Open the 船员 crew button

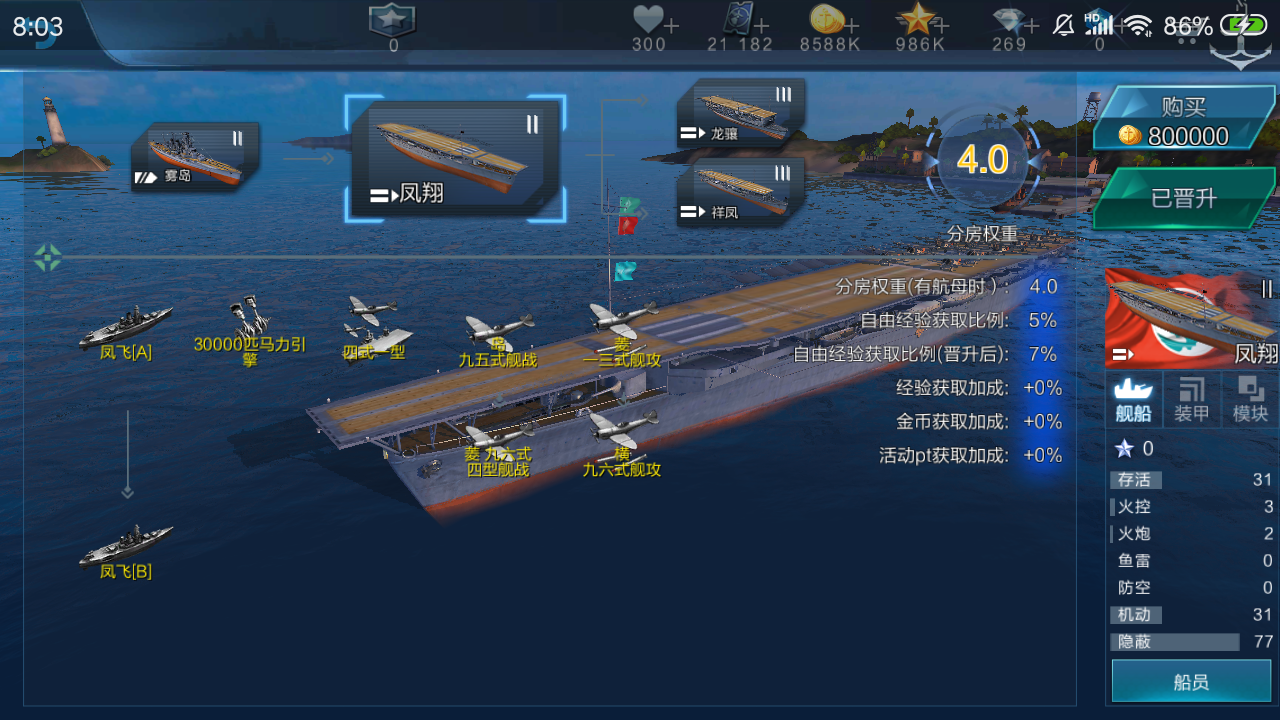click(1190, 680)
